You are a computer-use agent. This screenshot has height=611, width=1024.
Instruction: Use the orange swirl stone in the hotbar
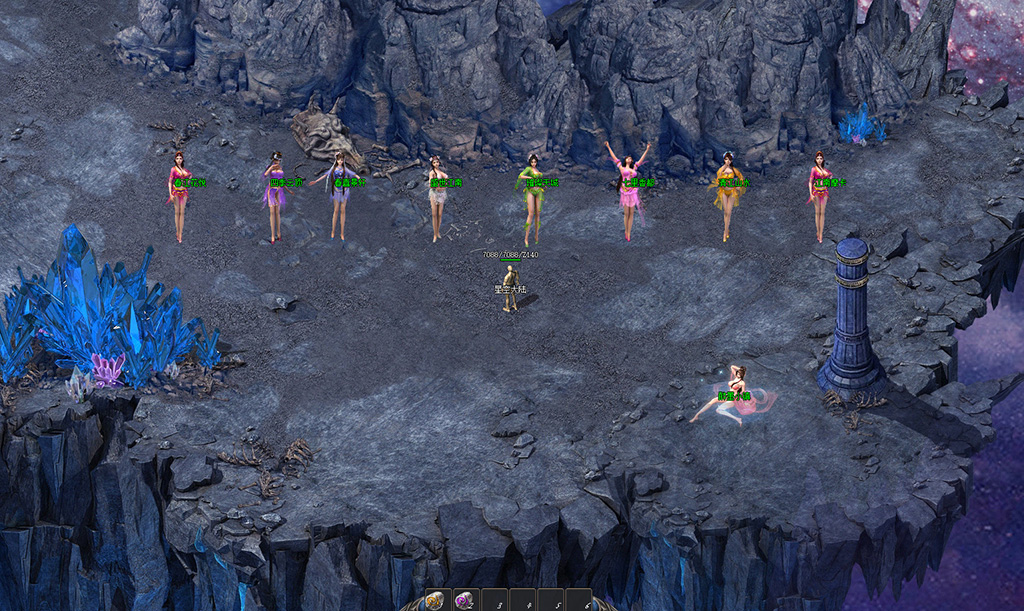click(x=436, y=600)
